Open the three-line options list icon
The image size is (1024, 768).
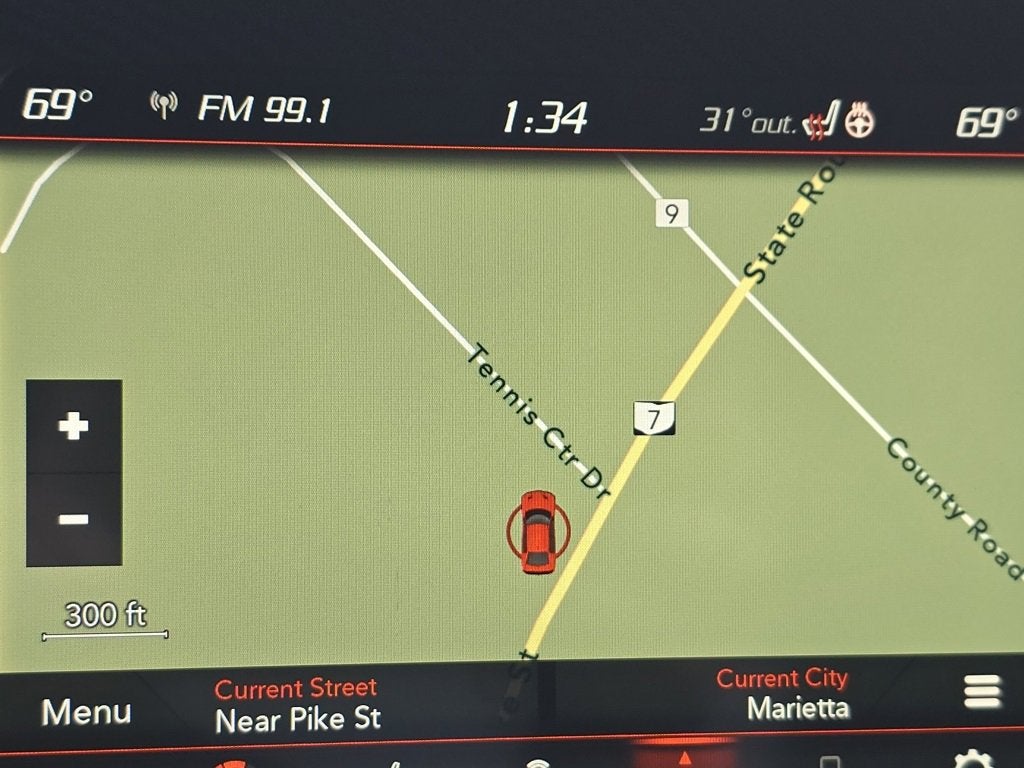tap(982, 692)
